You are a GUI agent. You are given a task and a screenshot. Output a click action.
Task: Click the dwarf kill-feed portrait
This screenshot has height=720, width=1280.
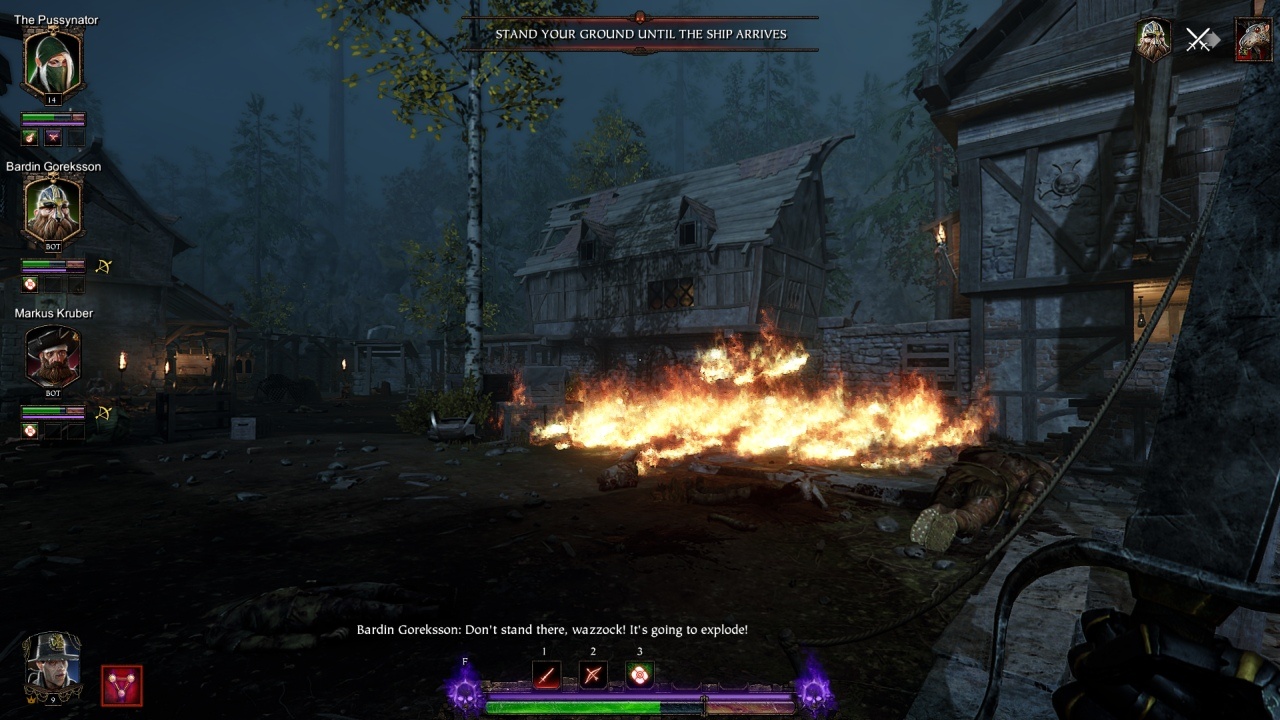pos(1154,40)
